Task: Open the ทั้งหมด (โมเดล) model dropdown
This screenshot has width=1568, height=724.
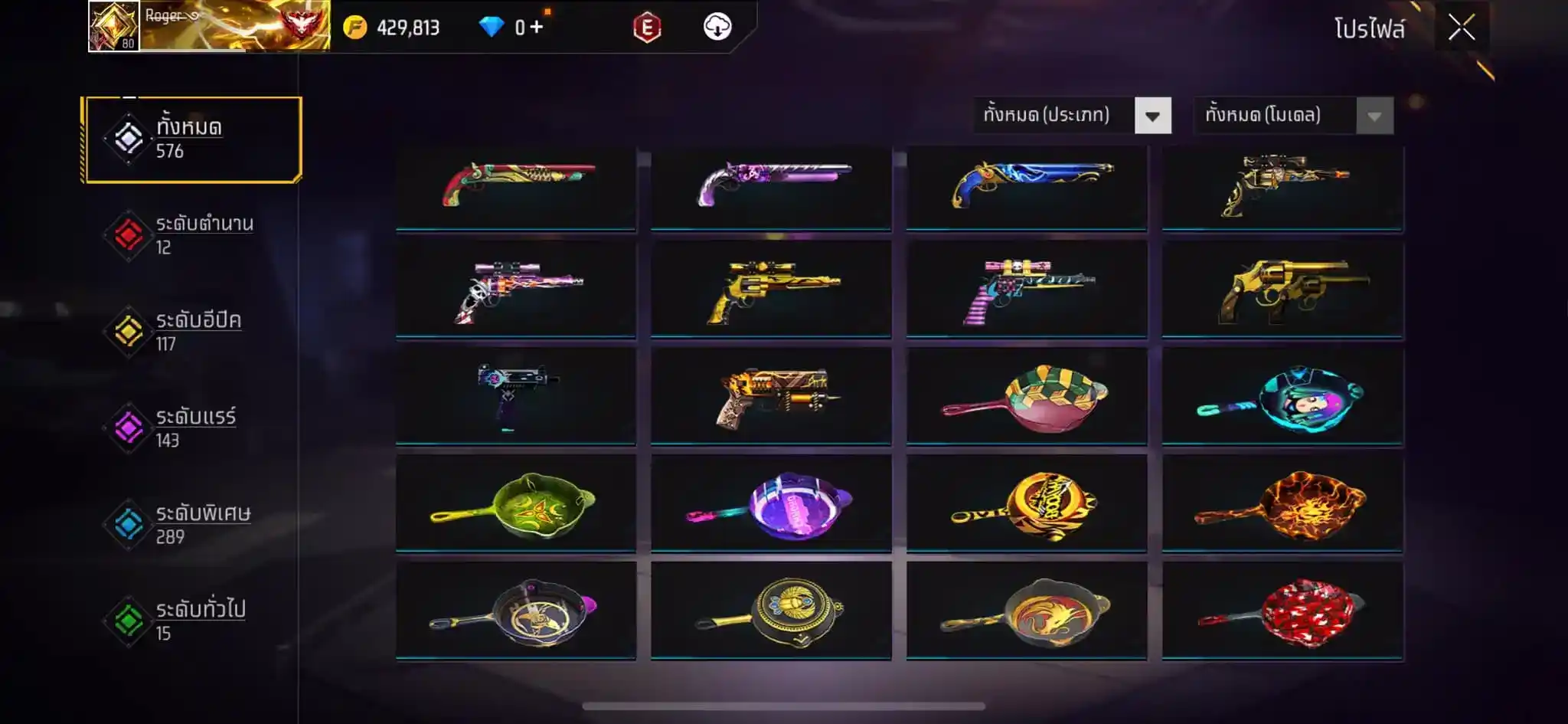Action: click(1294, 116)
